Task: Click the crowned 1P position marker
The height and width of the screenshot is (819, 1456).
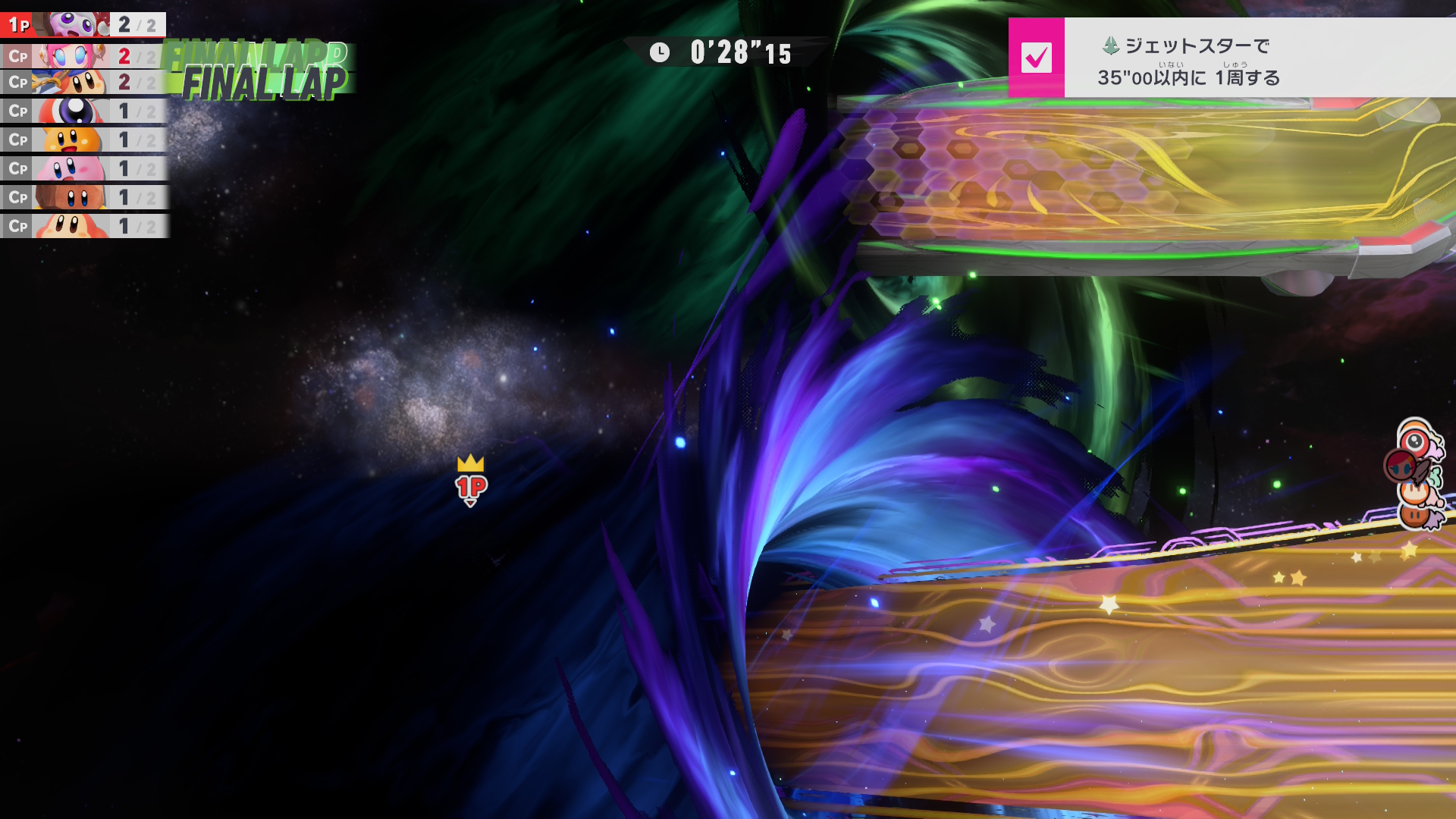Action: click(x=470, y=482)
